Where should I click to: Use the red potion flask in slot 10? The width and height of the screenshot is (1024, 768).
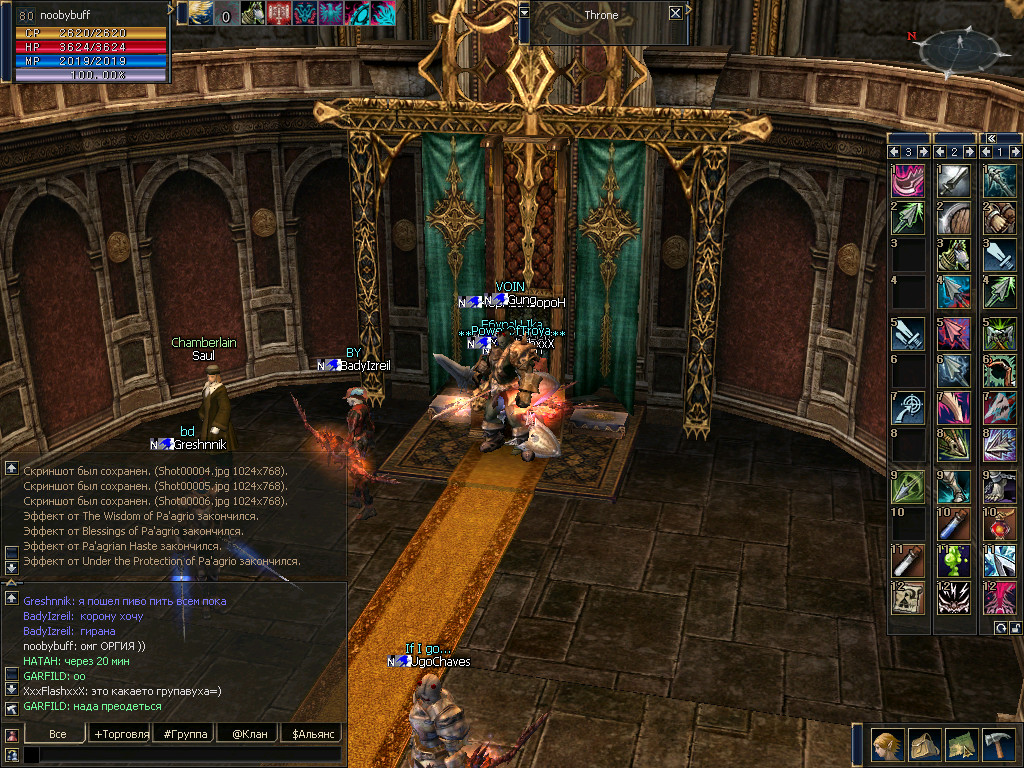[999, 523]
